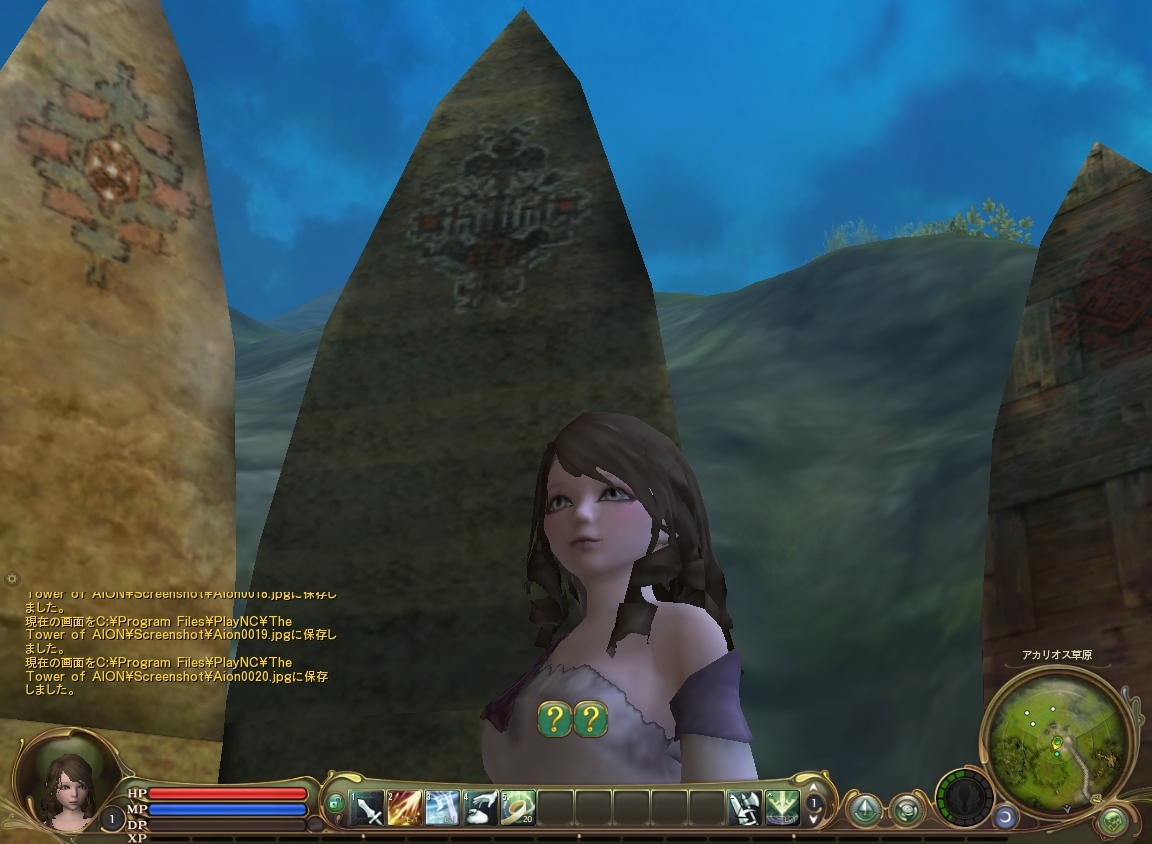1152x844 pixels.
Task: Click the blue crescent moon button
Action: point(1005,817)
